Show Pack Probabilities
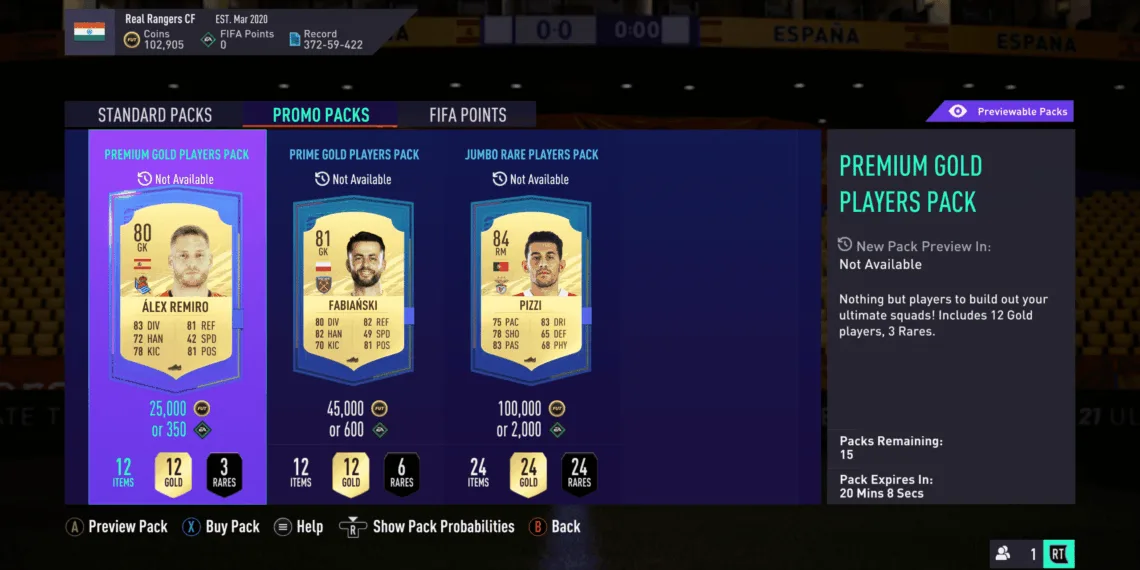Screen dimensions: 1140x570 click(x=428, y=527)
